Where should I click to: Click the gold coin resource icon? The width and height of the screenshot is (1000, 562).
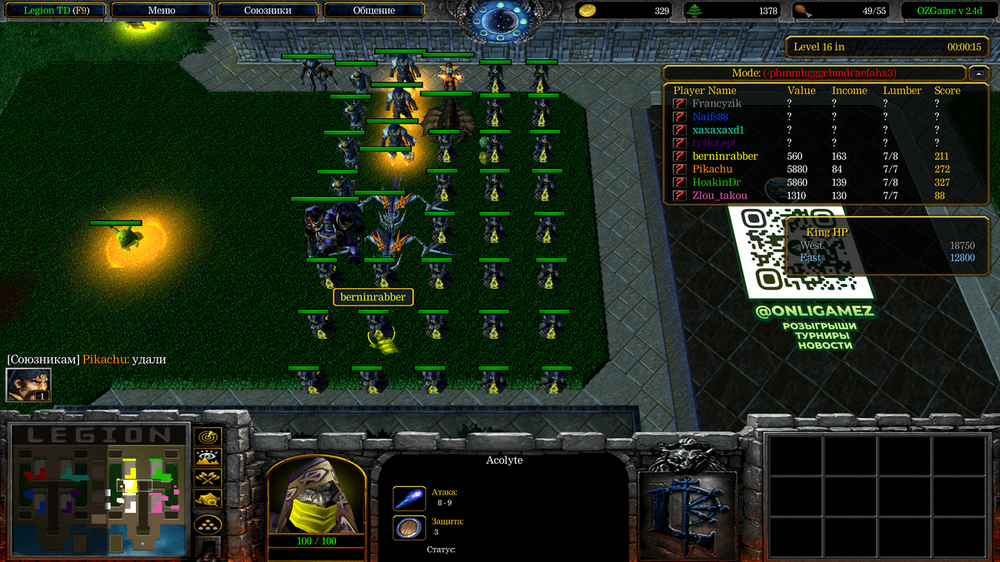click(x=588, y=11)
